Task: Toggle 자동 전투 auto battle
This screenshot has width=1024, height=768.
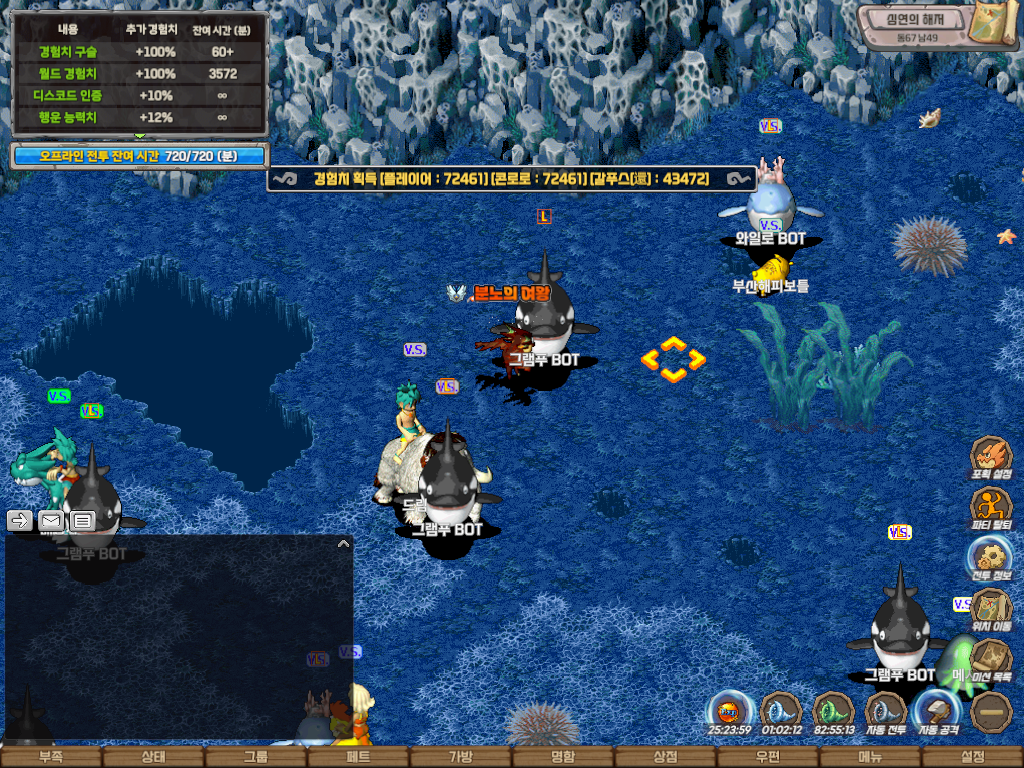Action: (884, 713)
